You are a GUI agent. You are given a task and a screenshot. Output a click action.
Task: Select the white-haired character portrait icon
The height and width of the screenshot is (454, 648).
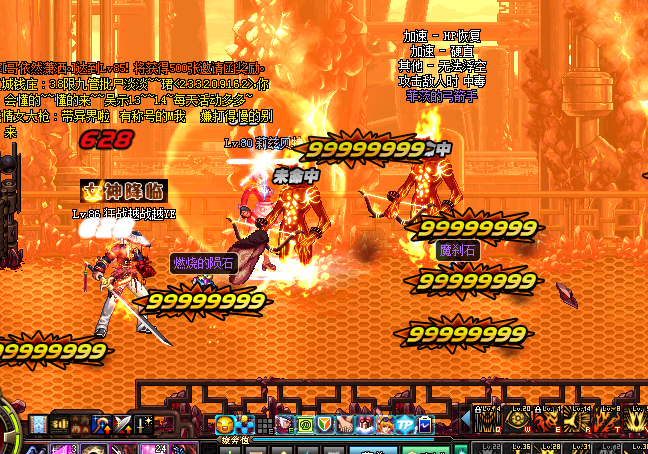pos(284,425)
